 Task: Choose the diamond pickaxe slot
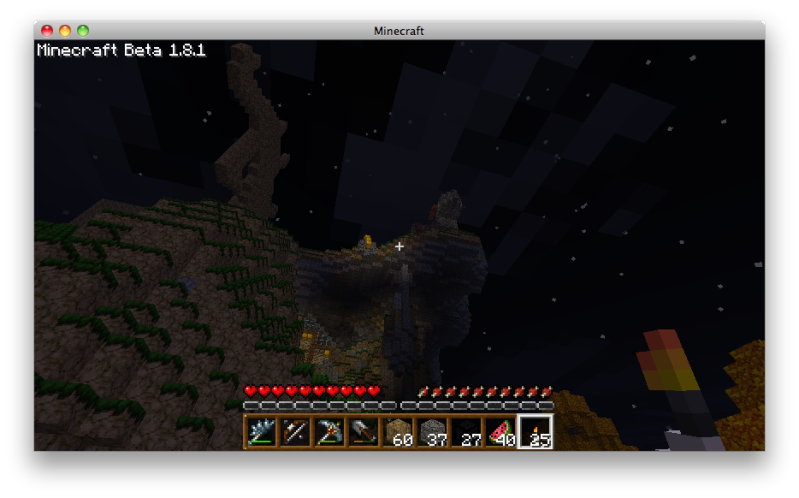[x=330, y=432]
